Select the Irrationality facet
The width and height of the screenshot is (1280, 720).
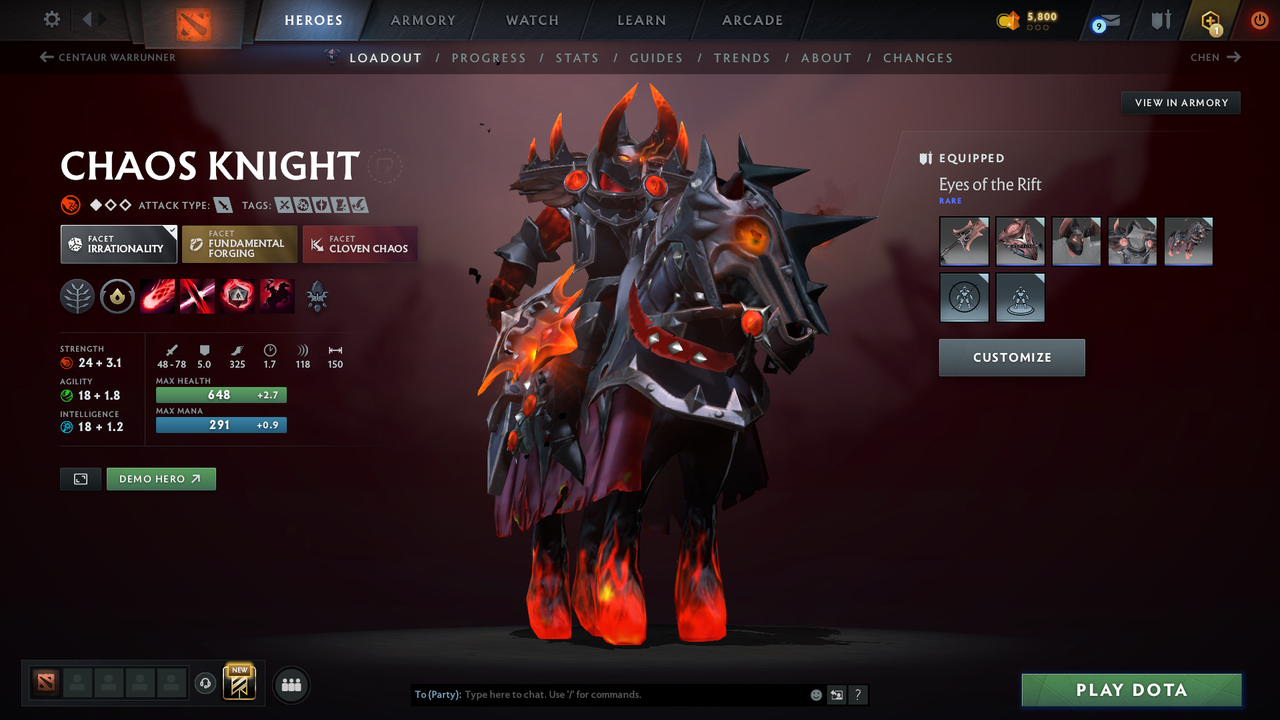coord(118,244)
